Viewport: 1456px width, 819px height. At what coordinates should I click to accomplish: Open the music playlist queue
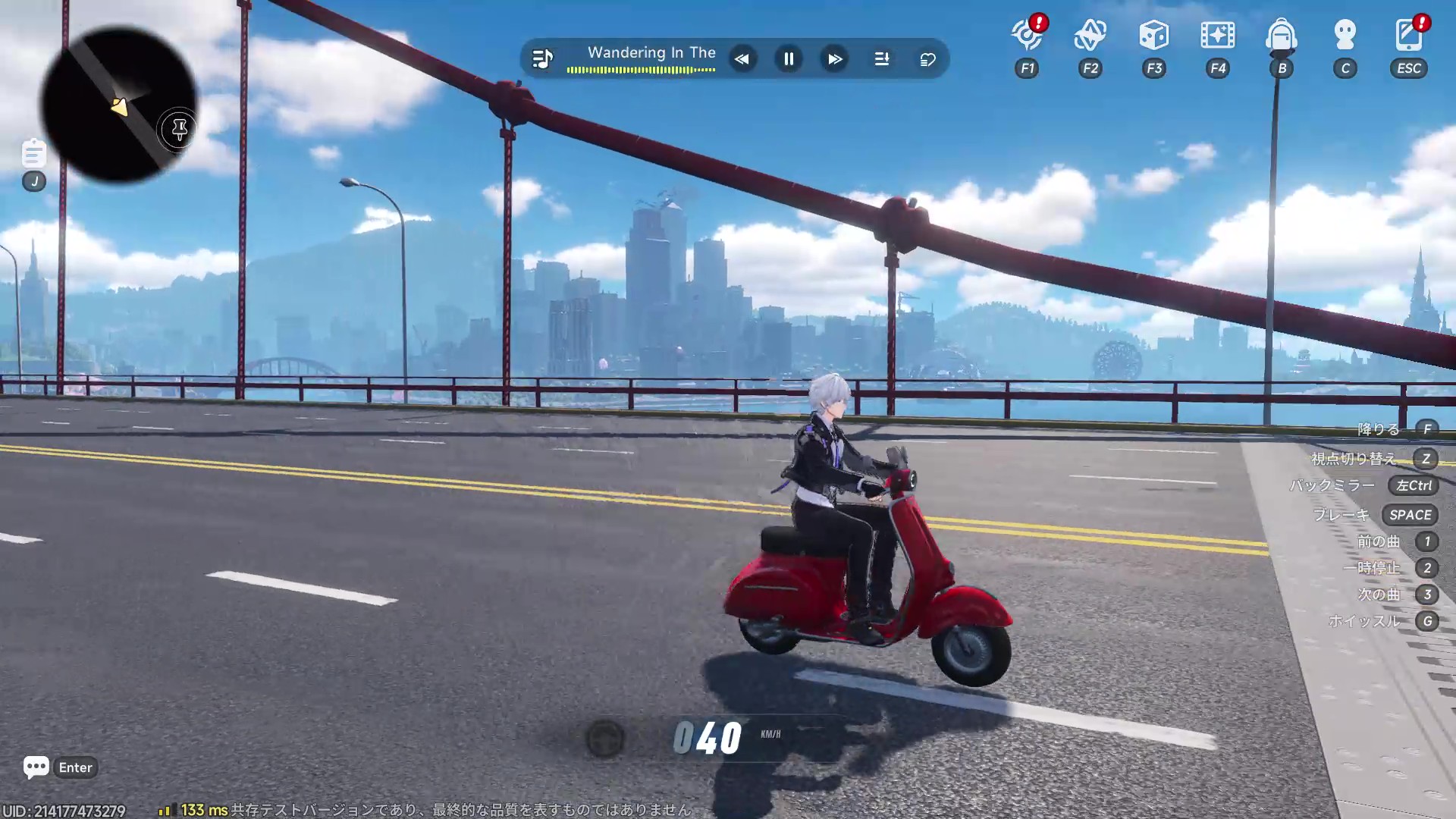point(881,59)
